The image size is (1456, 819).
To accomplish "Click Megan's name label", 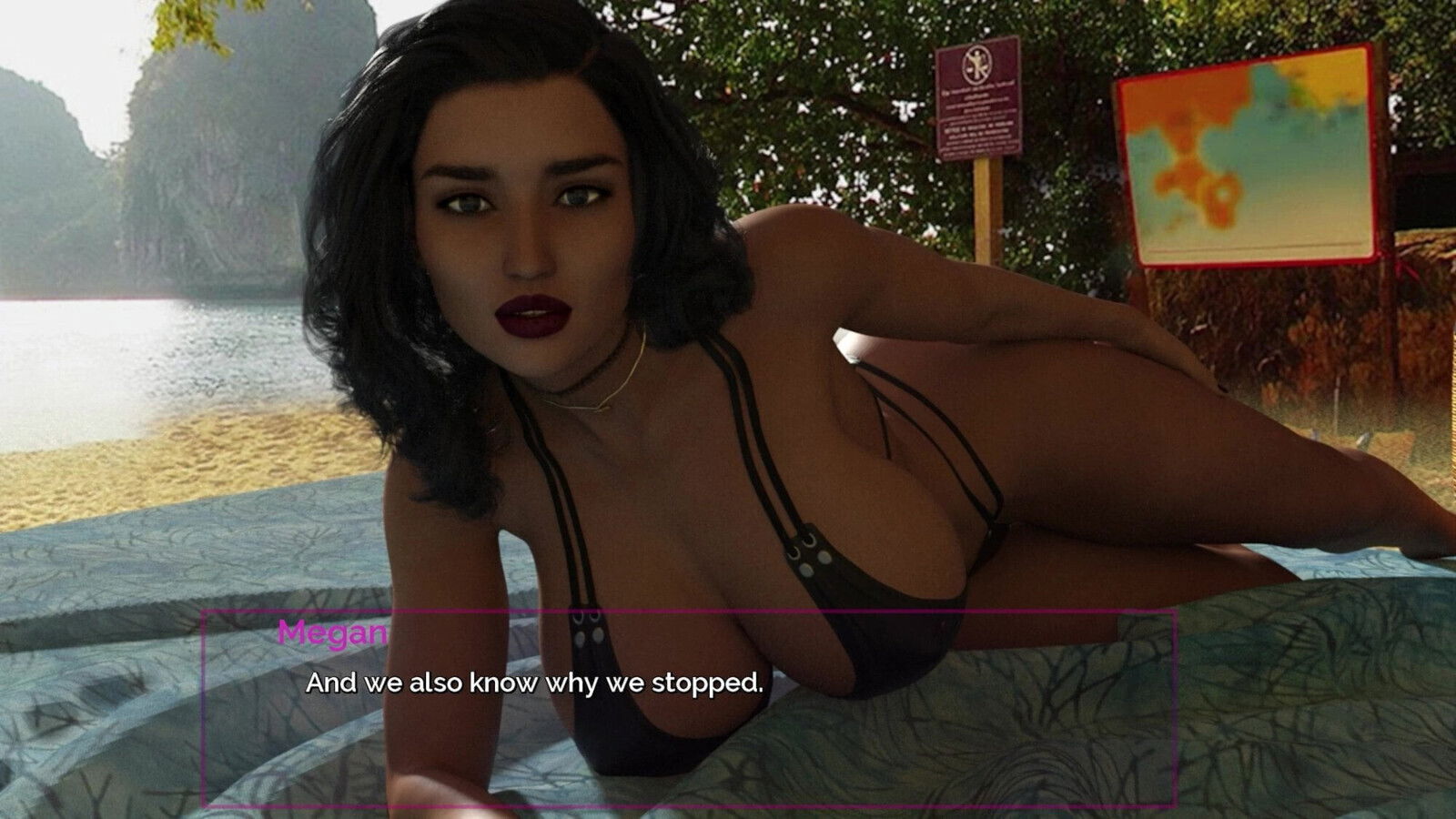I will tap(333, 630).
